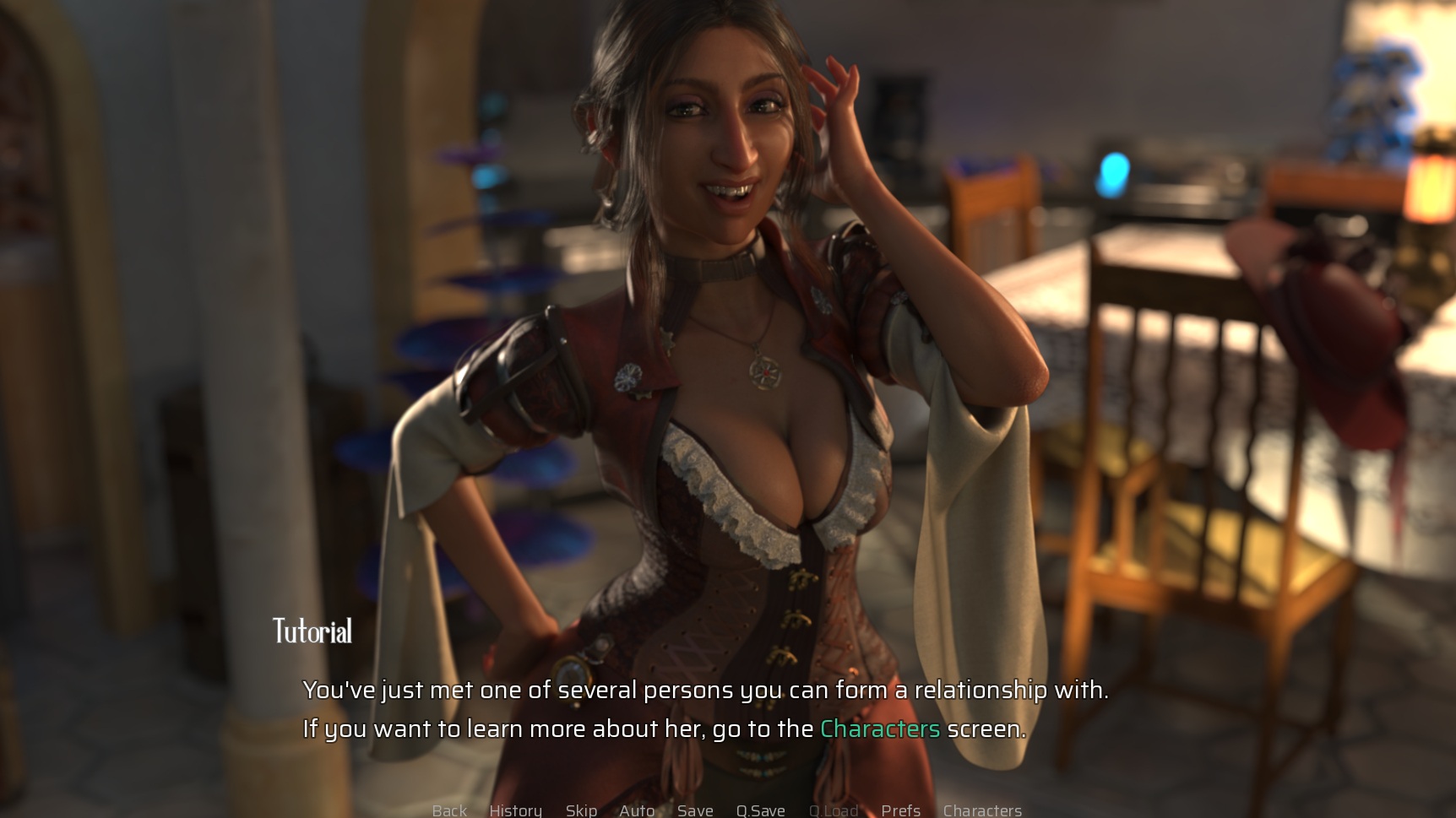The width and height of the screenshot is (1456, 818).
Task: Open the Prefs settings menu
Action: [900, 810]
